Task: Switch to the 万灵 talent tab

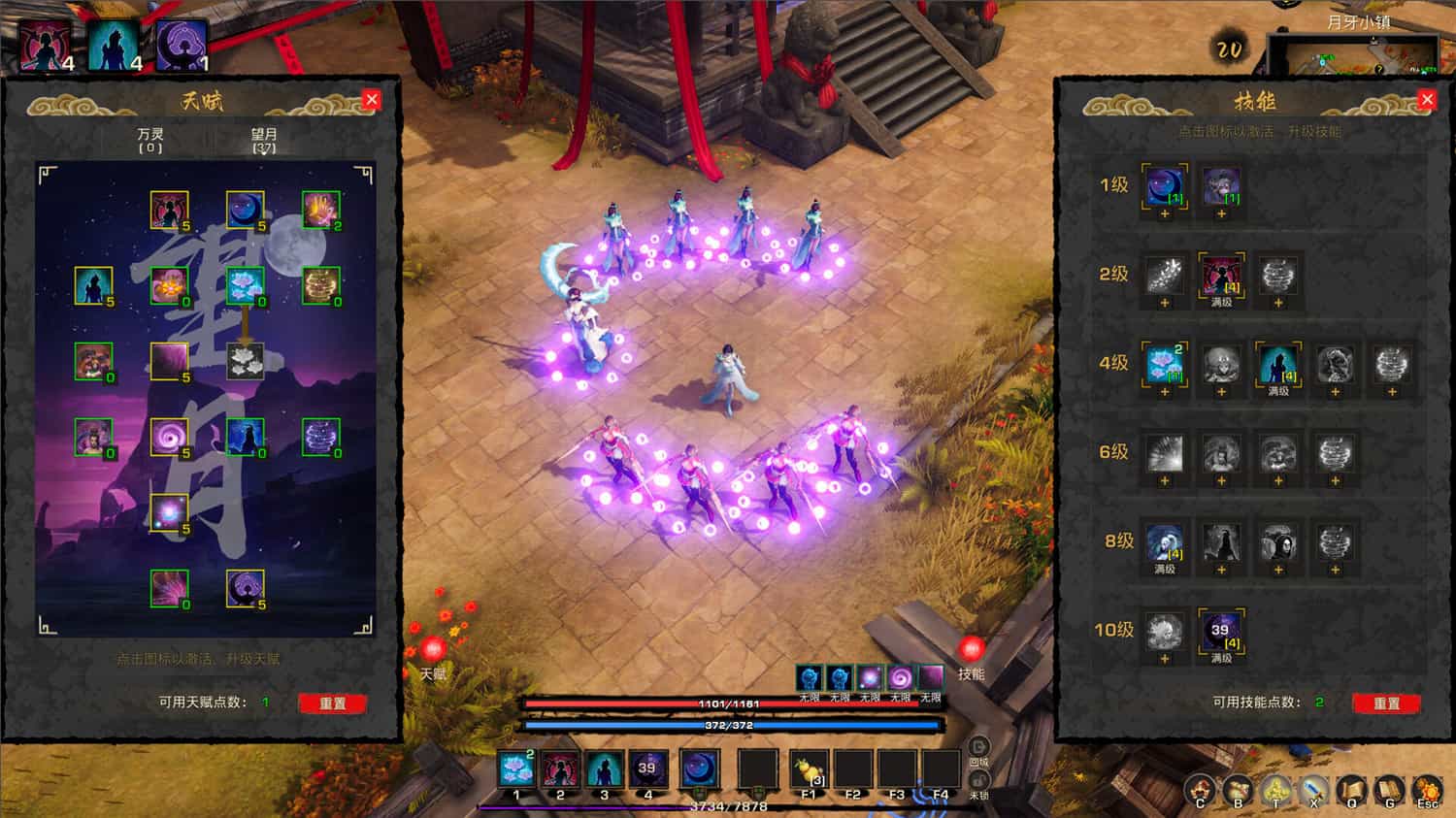Action: tap(150, 139)
